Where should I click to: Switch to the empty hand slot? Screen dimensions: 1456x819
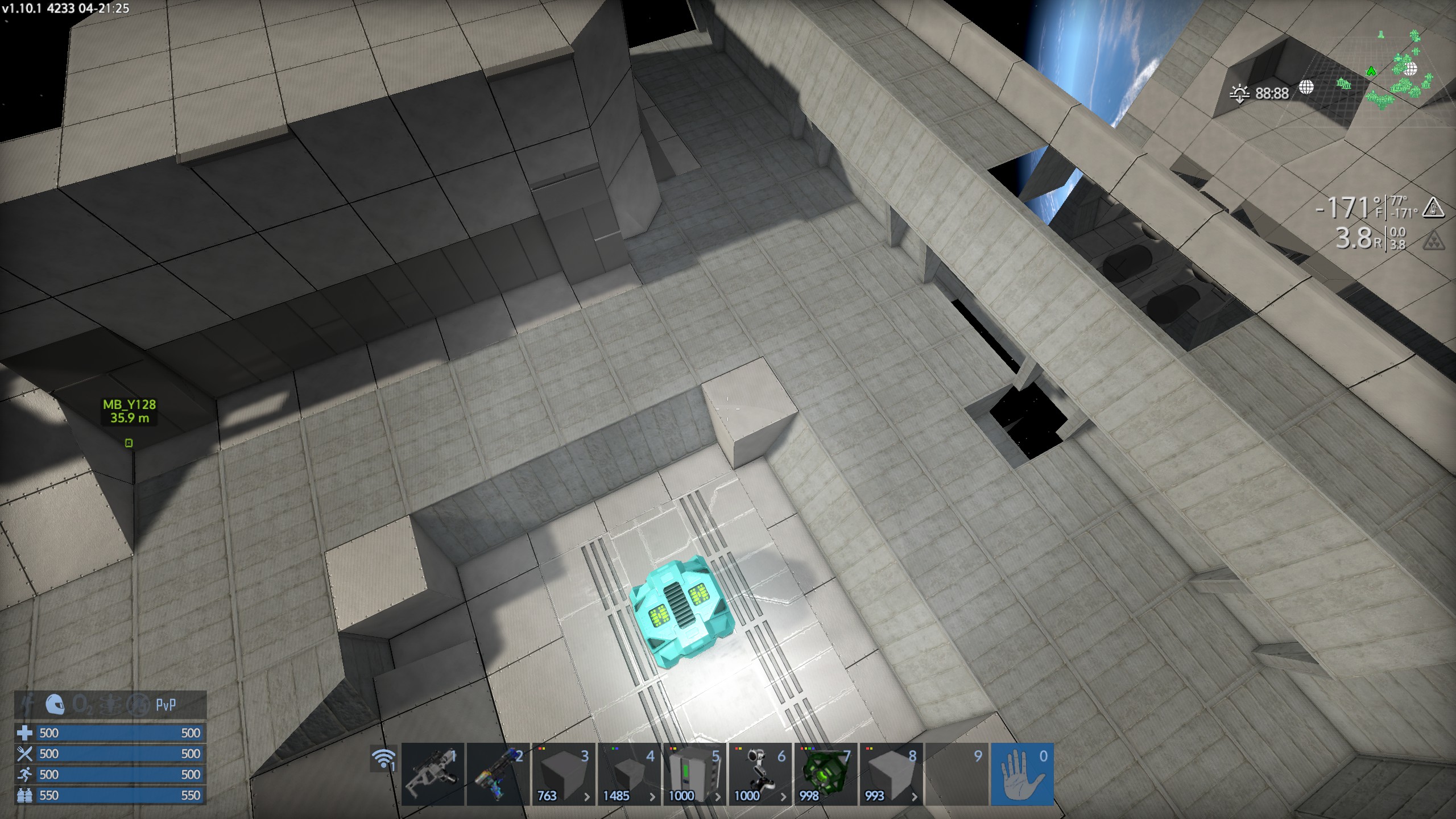click(1022, 774)
